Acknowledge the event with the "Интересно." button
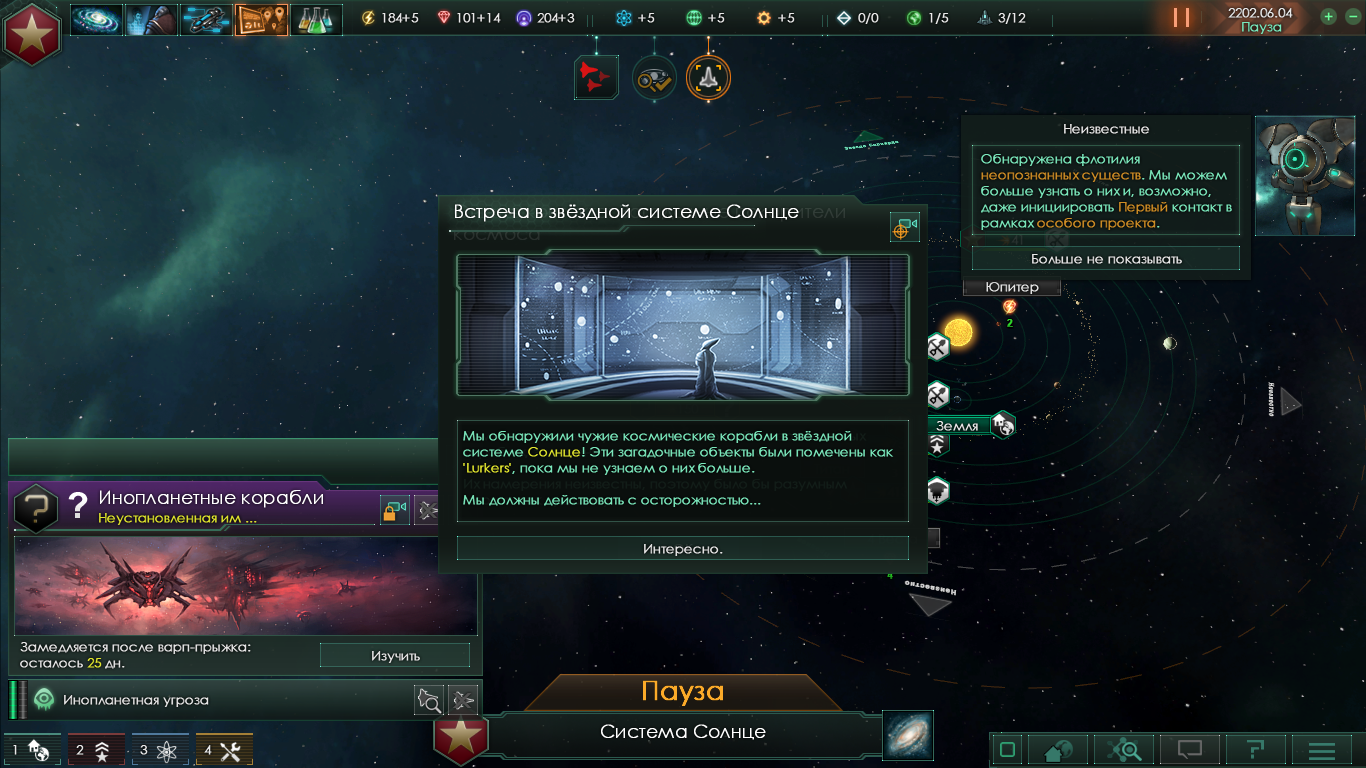 pos(682,548)
